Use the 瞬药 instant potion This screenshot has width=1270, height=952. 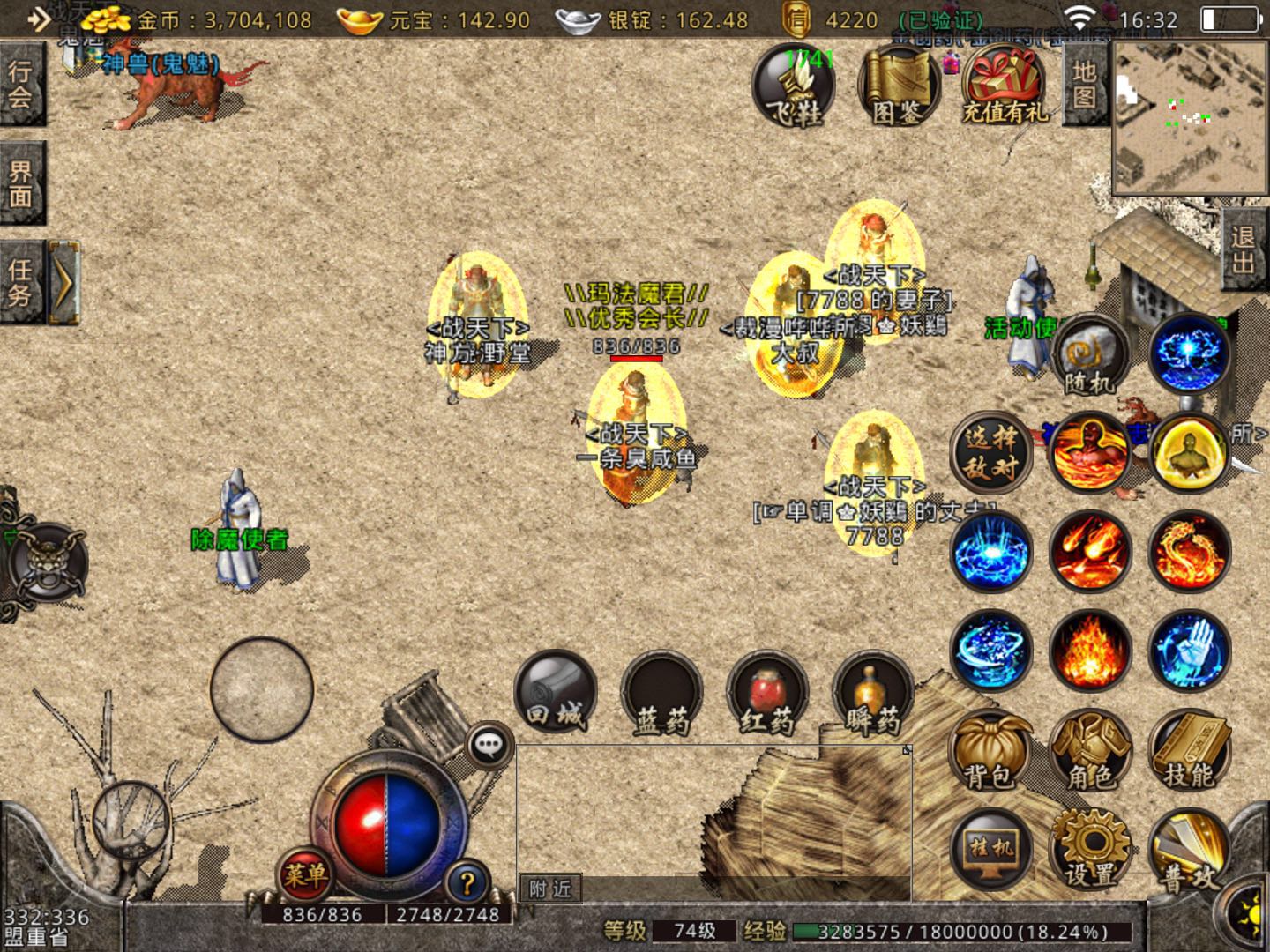click(x=872, y=695)
